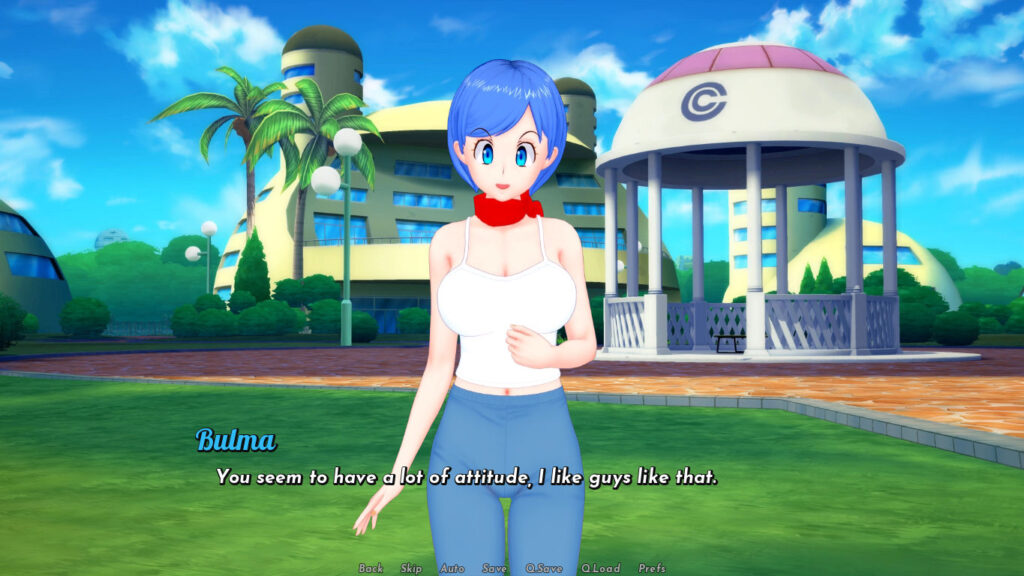Click Back in the quick menu
Viewport: 1024px width, 576px height.
[371, 568]
